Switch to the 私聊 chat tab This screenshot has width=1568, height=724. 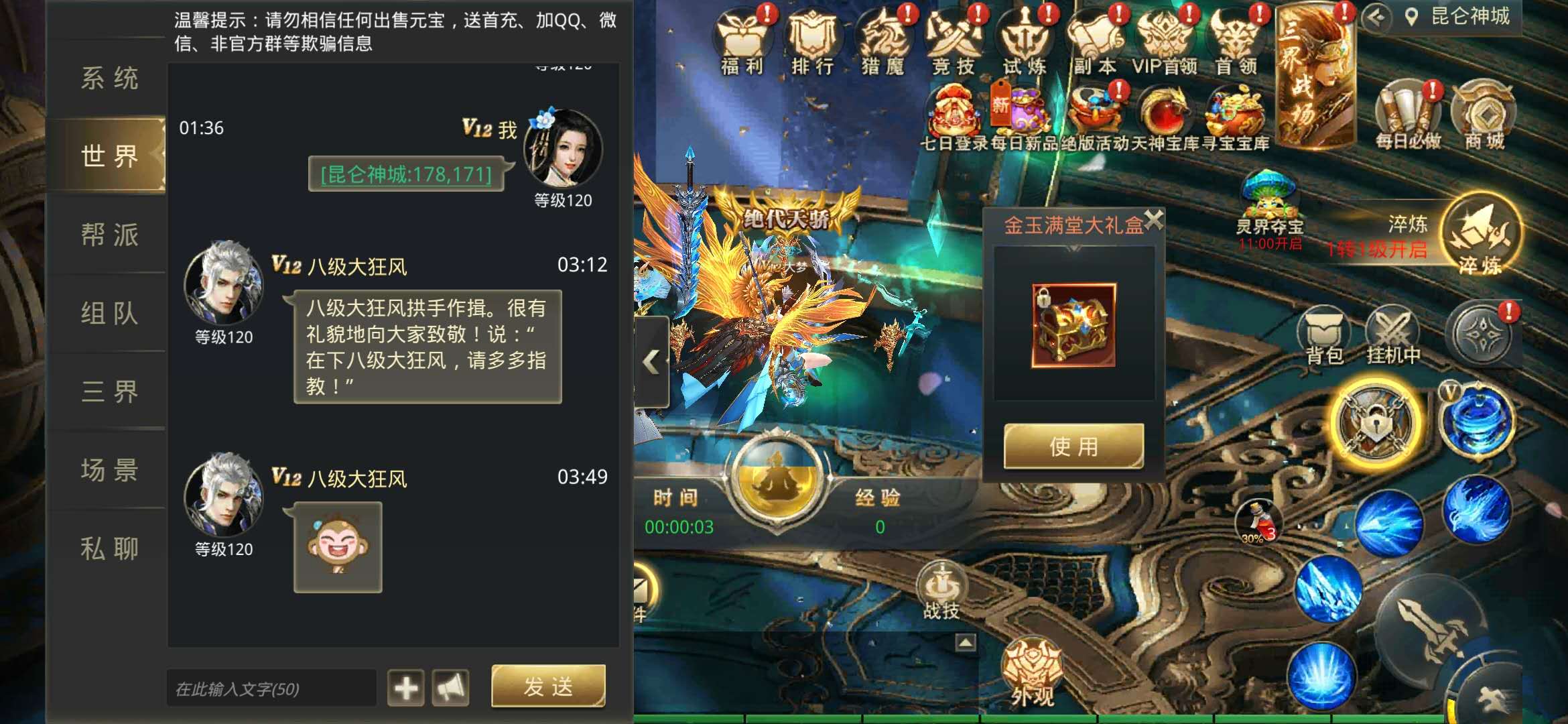(x=109, y=548)
